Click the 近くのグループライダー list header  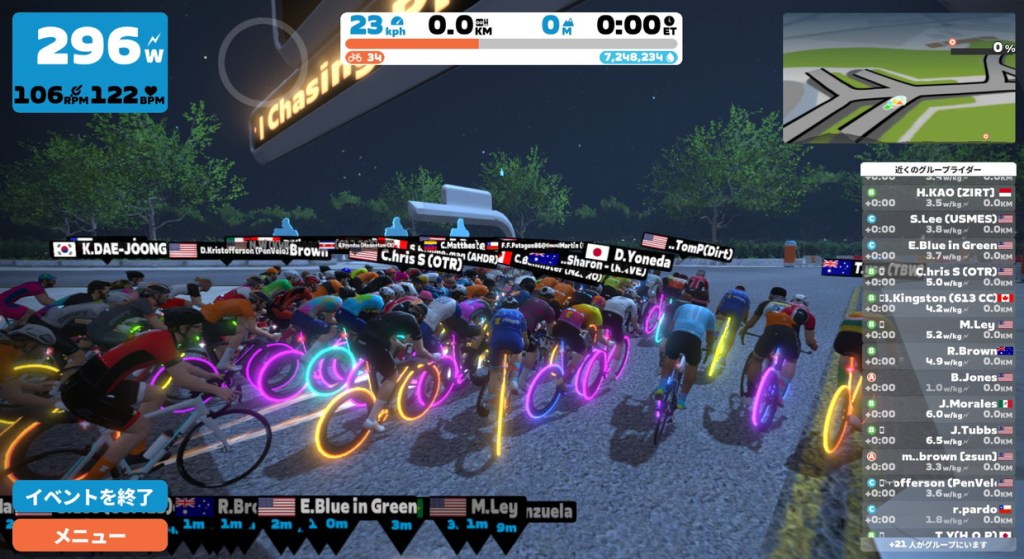(938, 170)
